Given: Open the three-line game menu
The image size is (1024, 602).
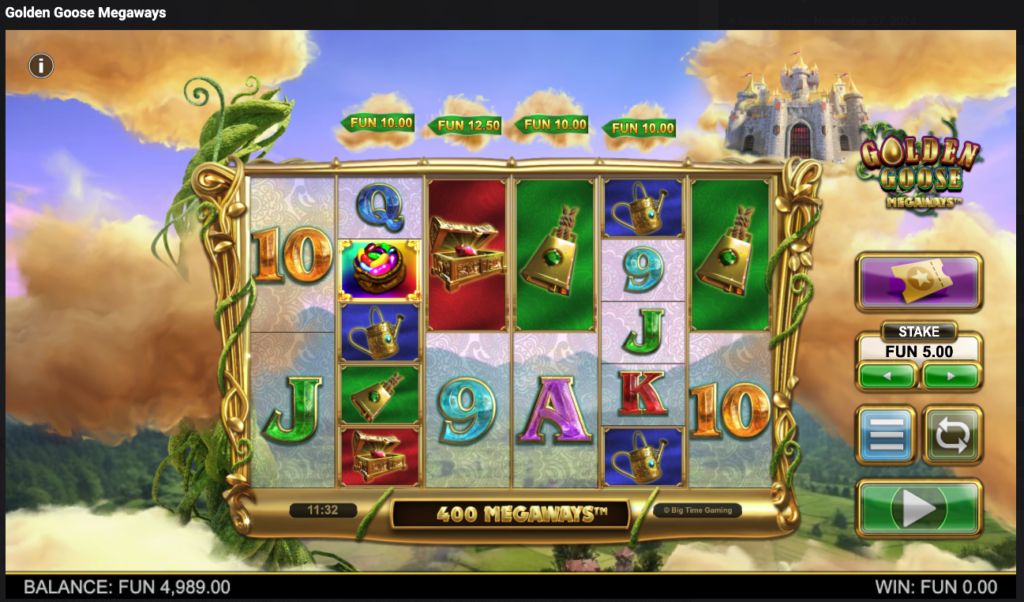Looking at the screenshot, I should coord(886,435).
